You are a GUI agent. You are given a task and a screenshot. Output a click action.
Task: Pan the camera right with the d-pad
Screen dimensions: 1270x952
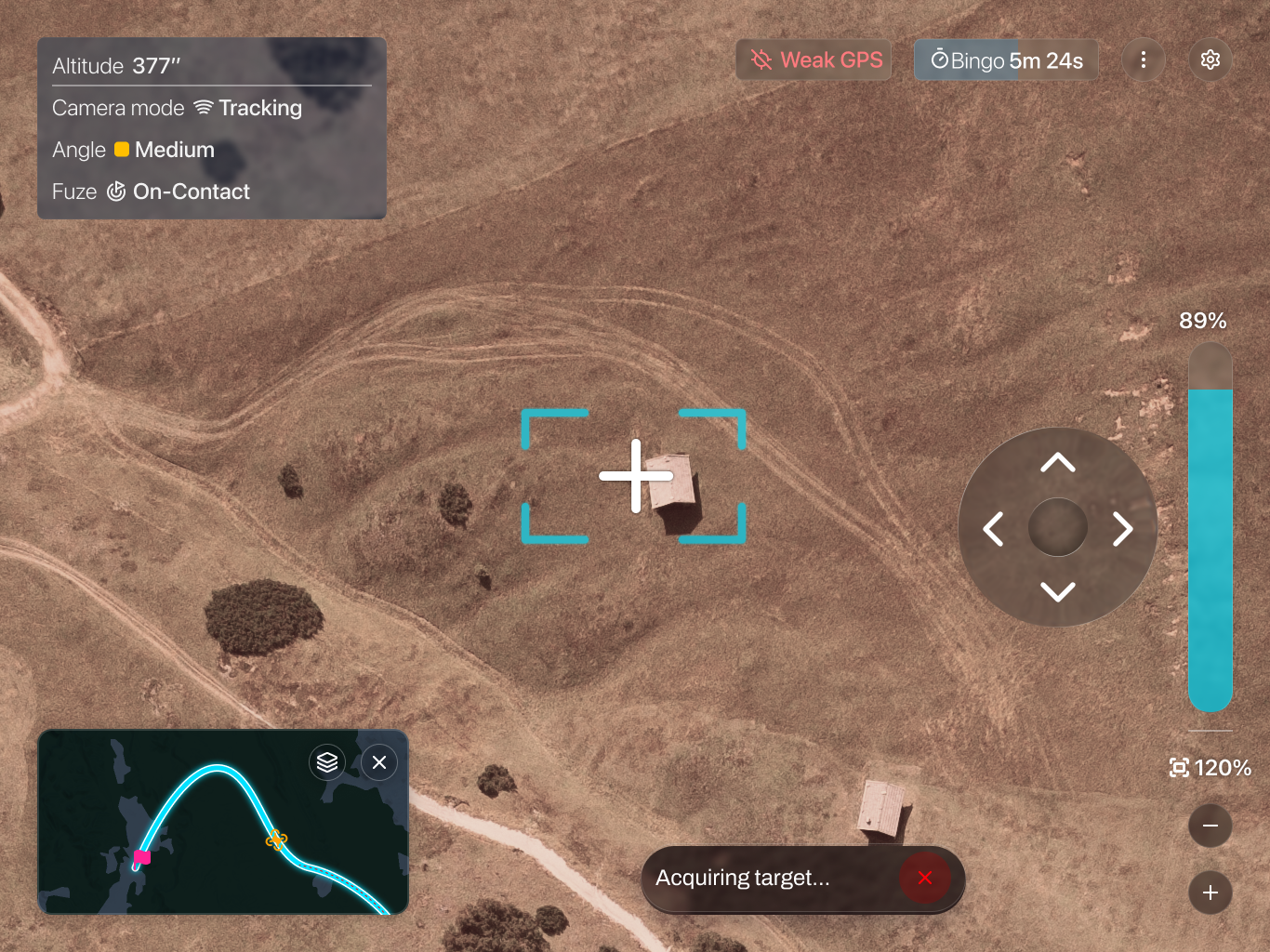coord(1122,529)
